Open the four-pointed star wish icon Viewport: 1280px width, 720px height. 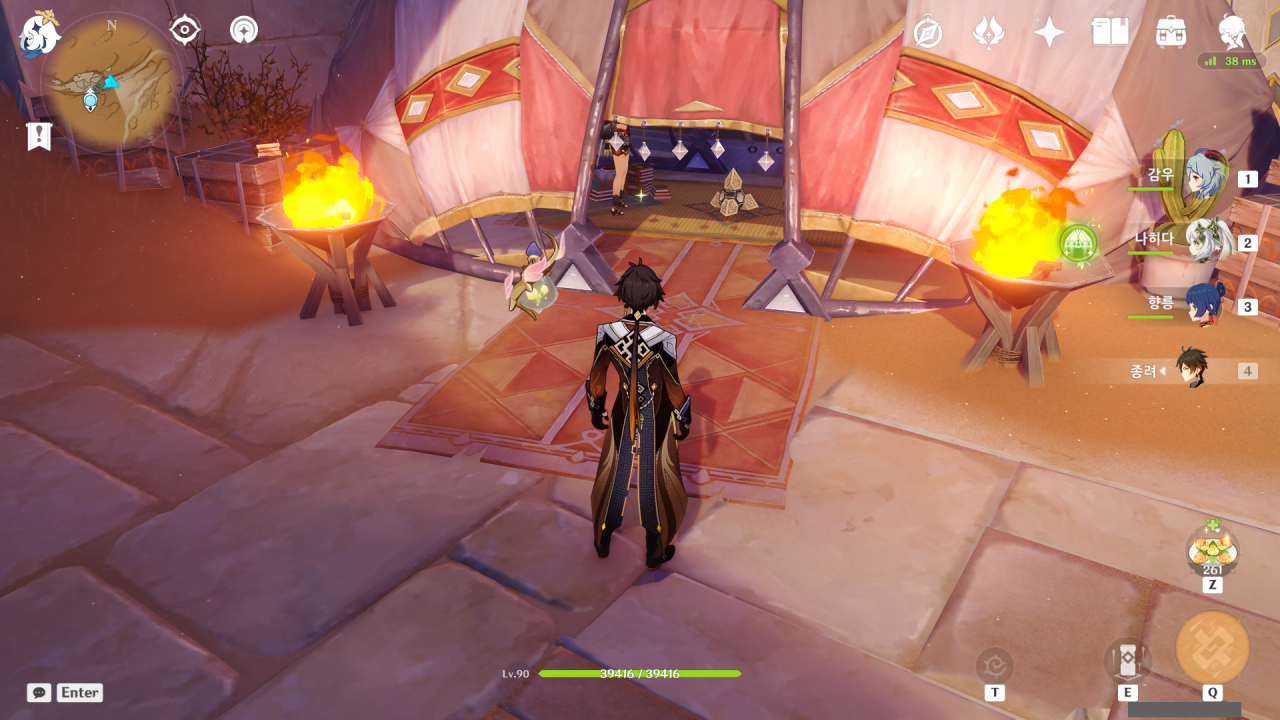tap(1049, 33)
